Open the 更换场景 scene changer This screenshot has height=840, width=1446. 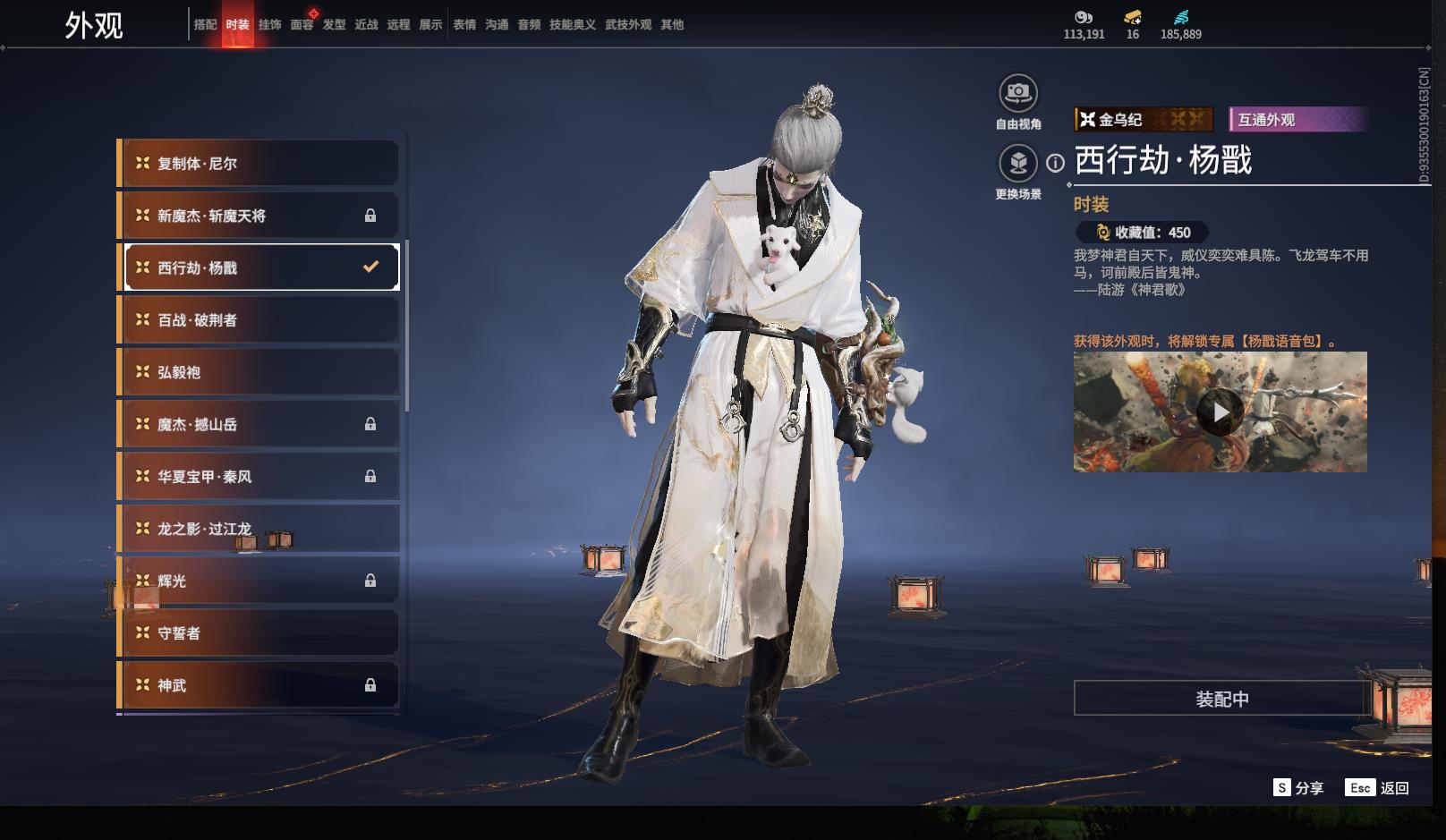[1017, 164]
